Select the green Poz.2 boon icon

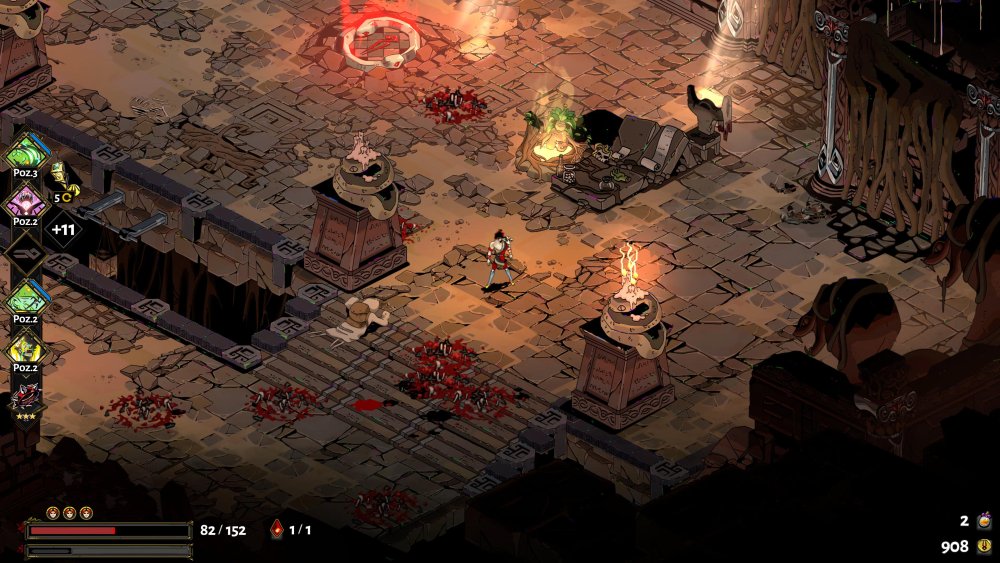(x=24, y=298)
